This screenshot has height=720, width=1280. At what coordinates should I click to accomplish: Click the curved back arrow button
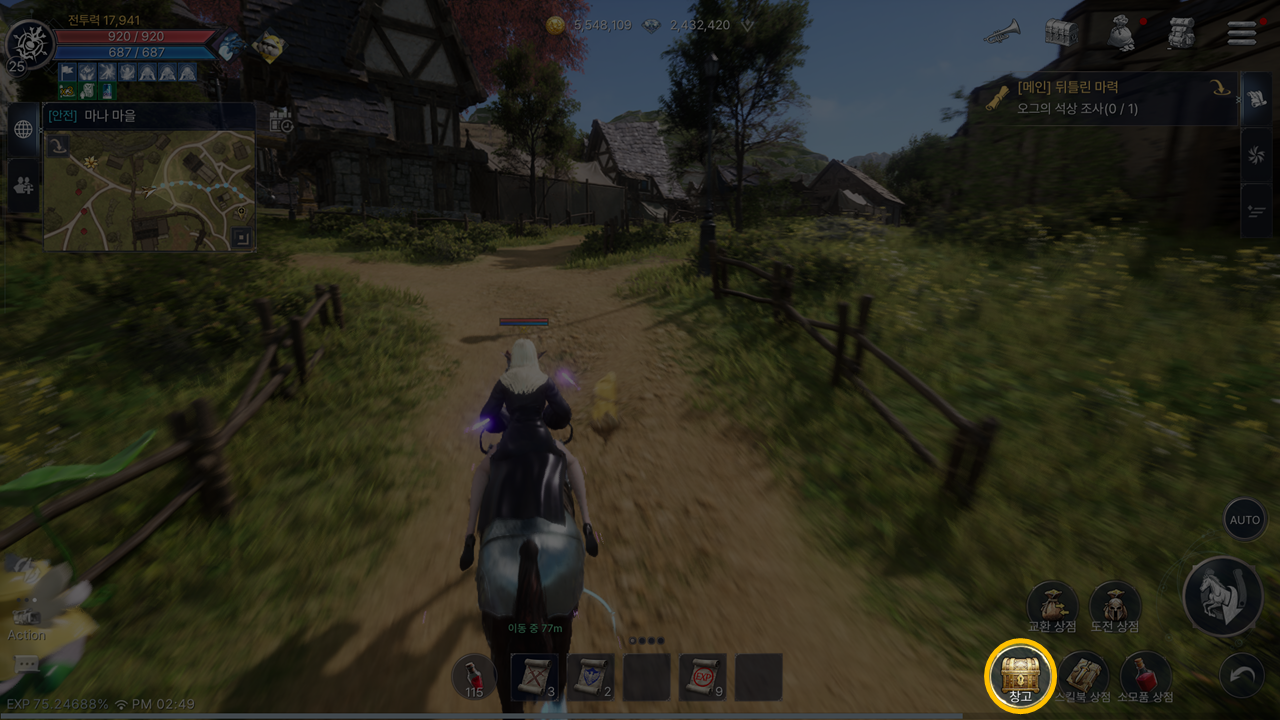coord(1242,676)
